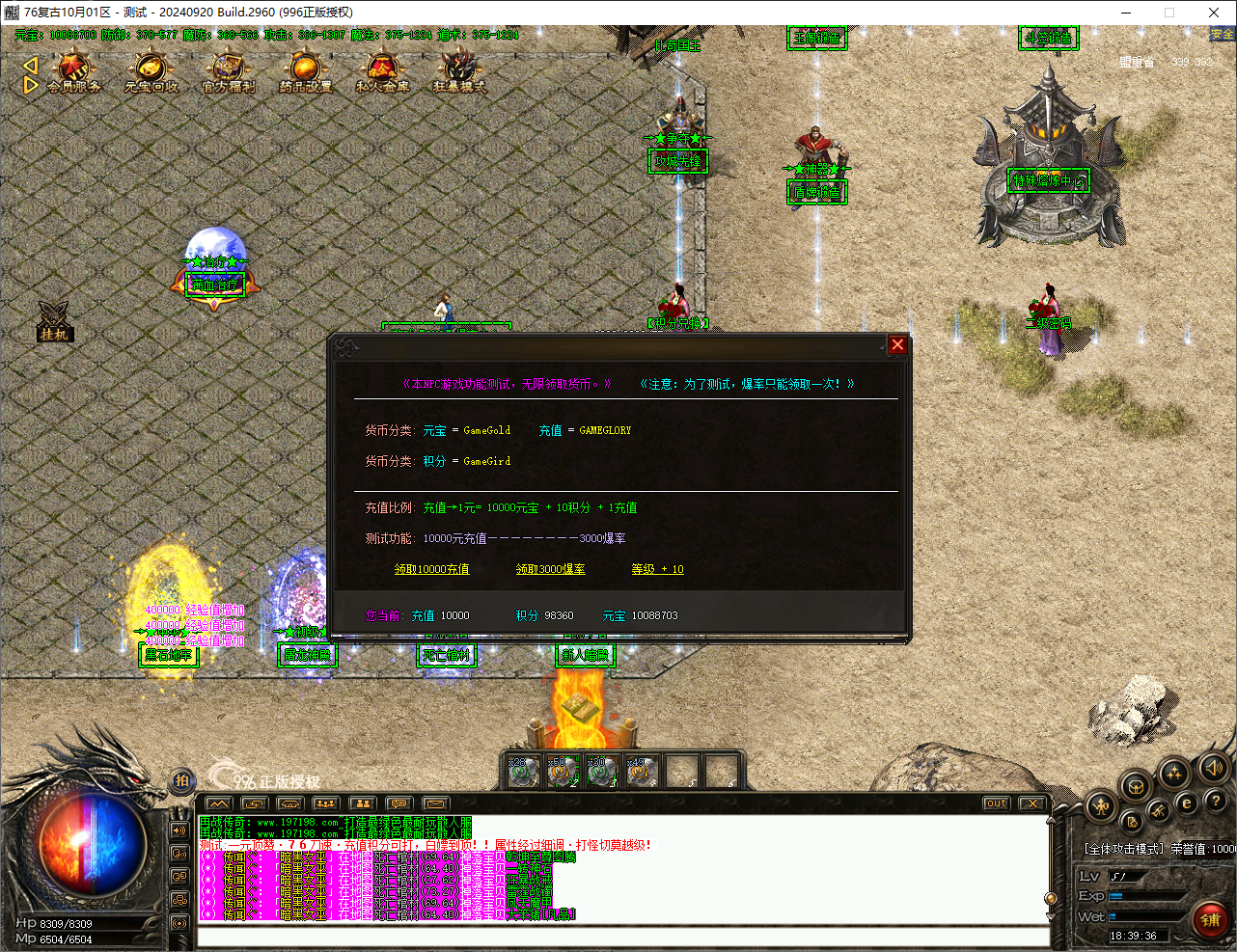Activate the 挂机 auto-hang icon
This screenshot has width=1237, height=952.
click(x=54, y=321)
